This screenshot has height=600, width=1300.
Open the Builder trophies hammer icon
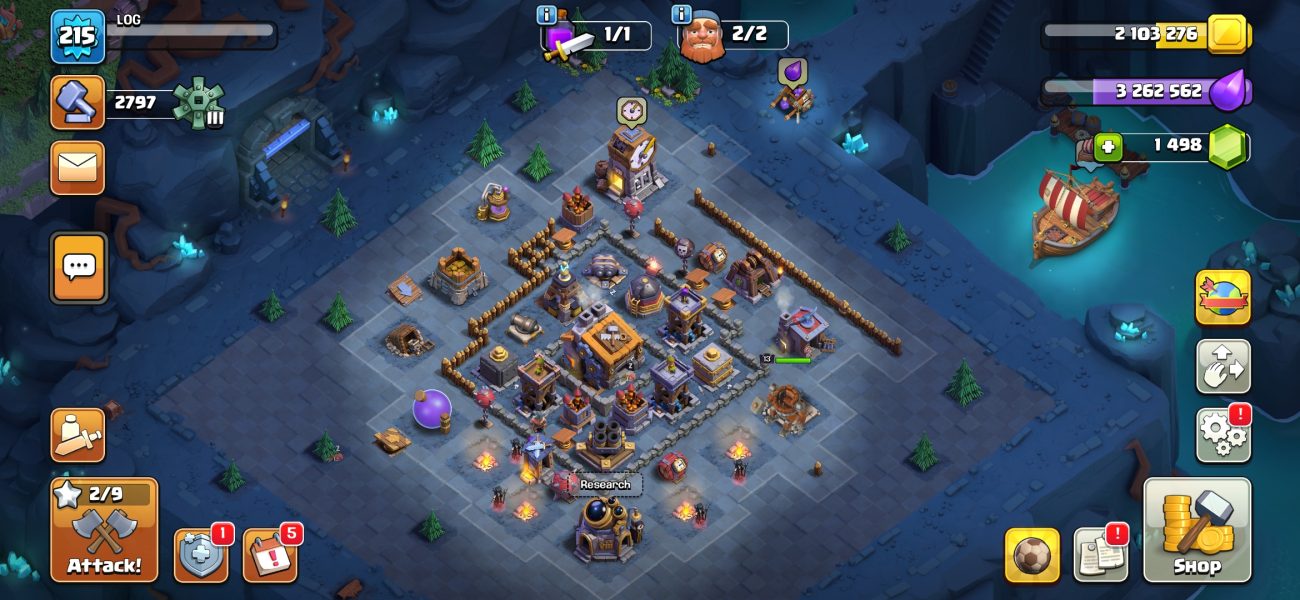[78, 102]
